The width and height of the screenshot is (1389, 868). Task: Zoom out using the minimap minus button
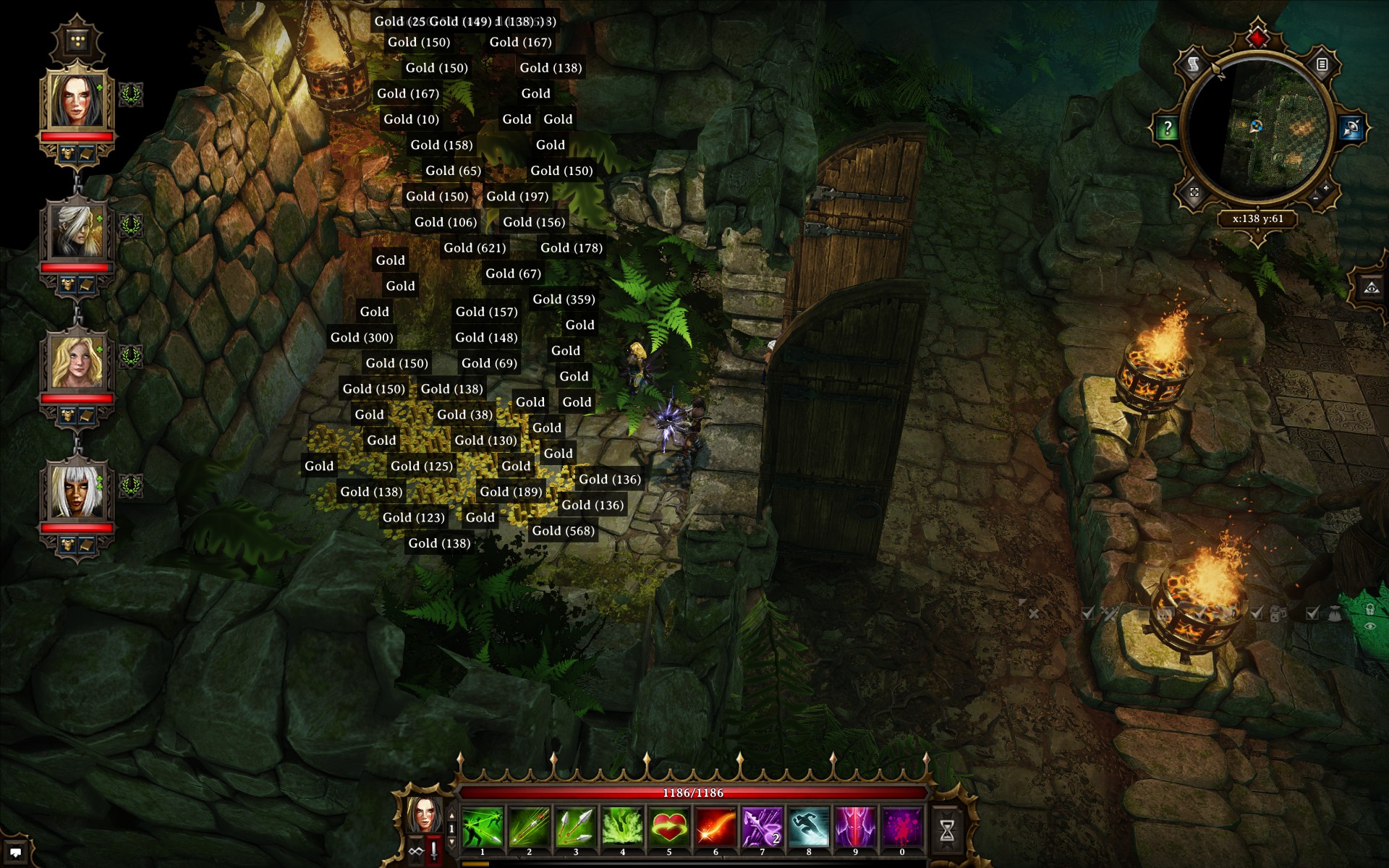(1314, 199)
